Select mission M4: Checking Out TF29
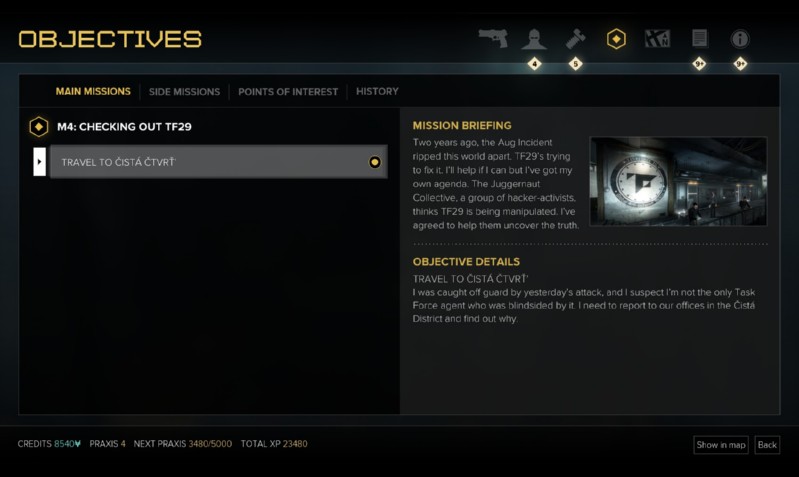Image resolution: width=799 pixels, height=477 pixels. (124, 127)
